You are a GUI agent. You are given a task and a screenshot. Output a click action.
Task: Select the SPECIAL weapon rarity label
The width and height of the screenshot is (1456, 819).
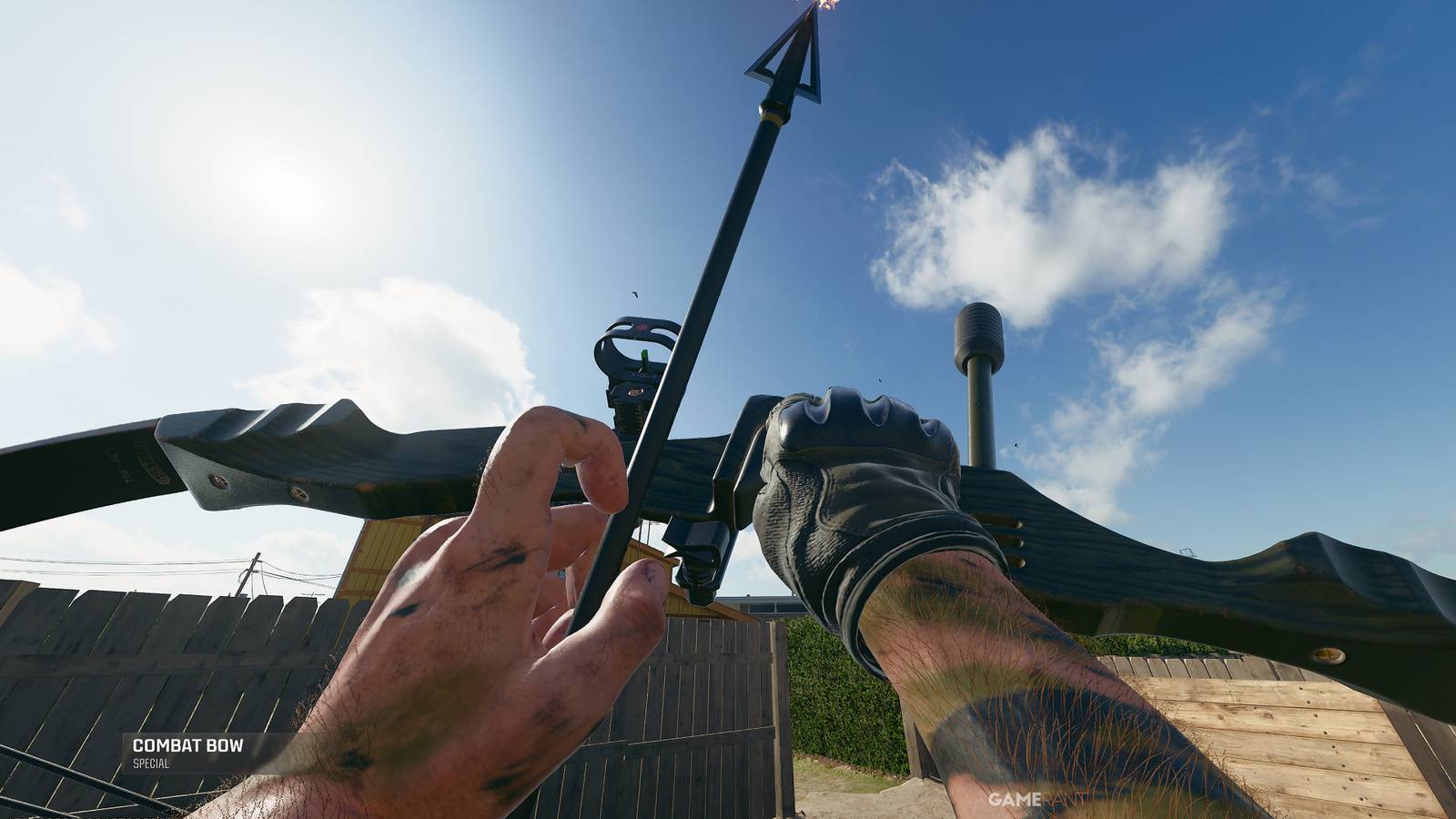tap(150, 766)
